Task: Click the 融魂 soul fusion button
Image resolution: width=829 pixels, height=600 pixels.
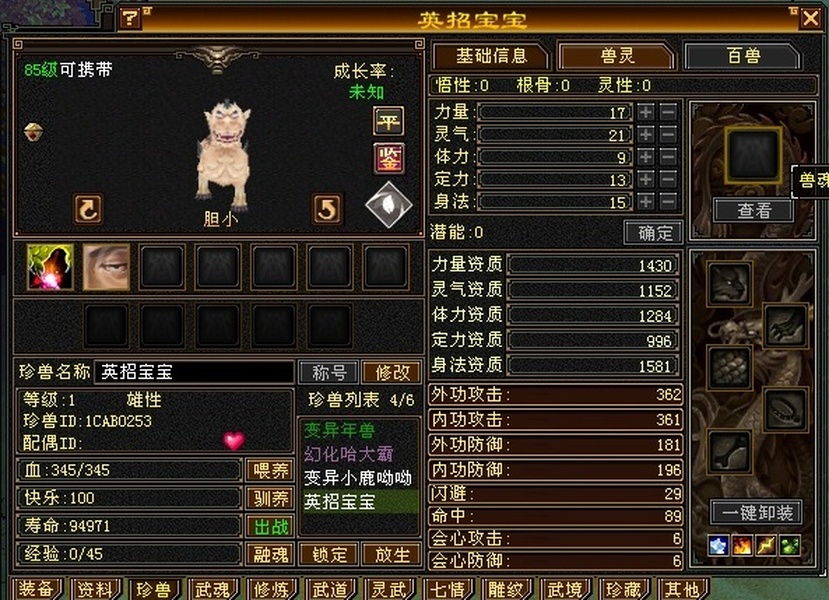Action: (x=270, y=553)
